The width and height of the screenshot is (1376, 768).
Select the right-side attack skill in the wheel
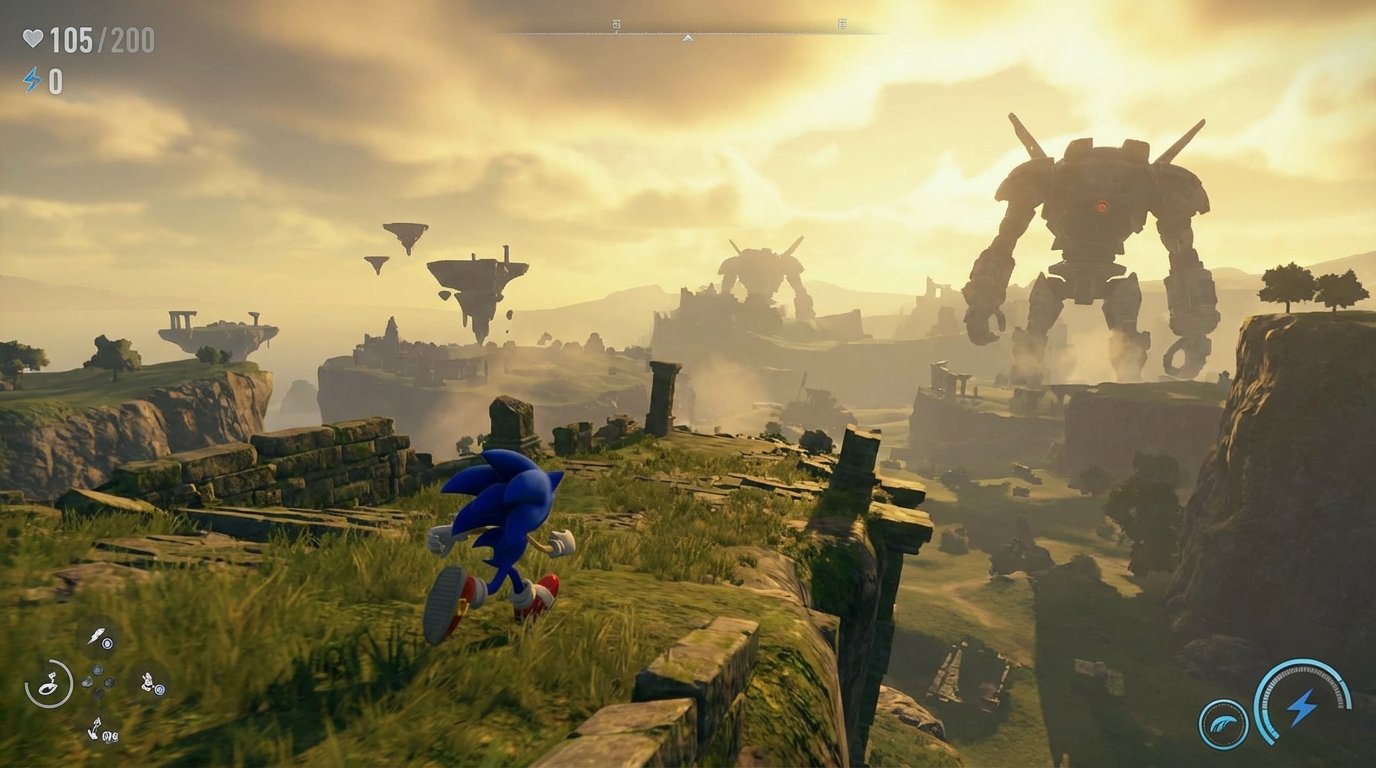coord(148,683)
